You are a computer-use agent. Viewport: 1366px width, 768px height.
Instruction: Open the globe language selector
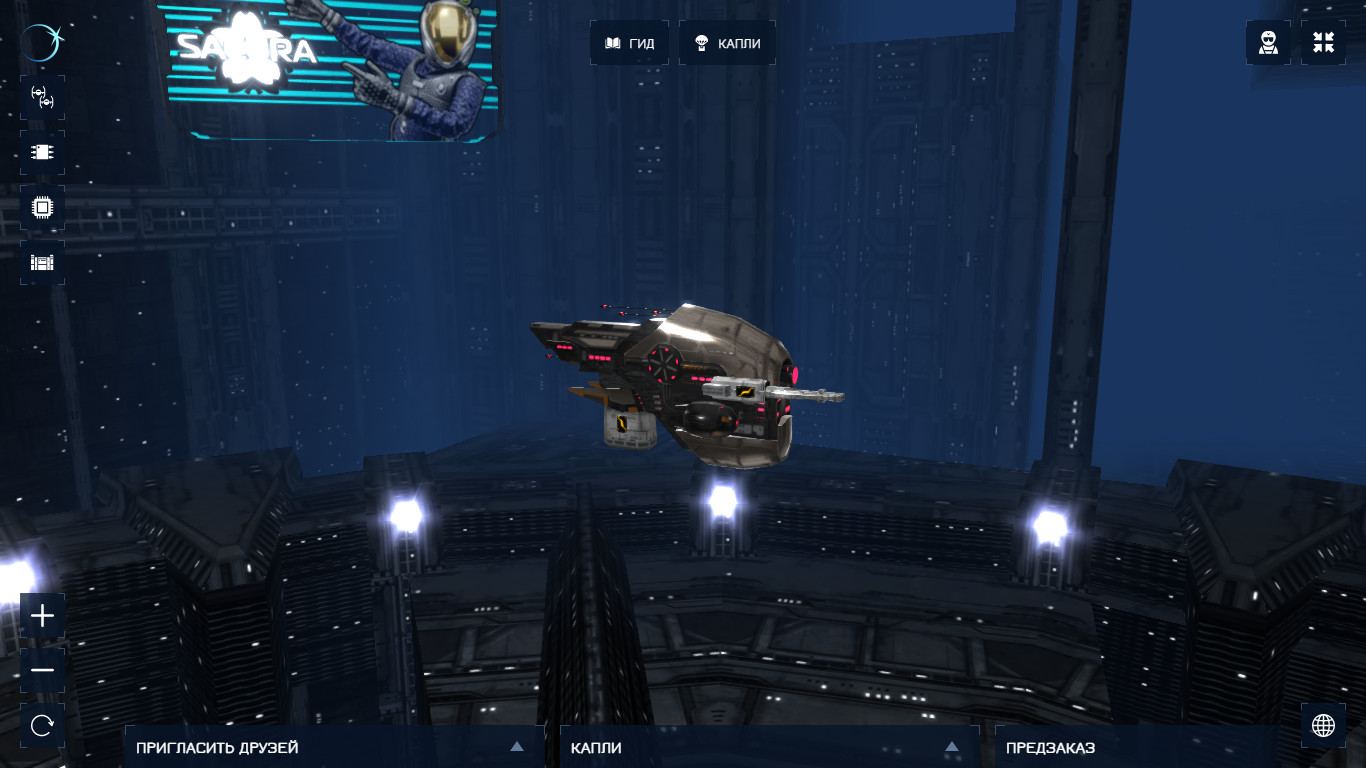pos(1323,725)
